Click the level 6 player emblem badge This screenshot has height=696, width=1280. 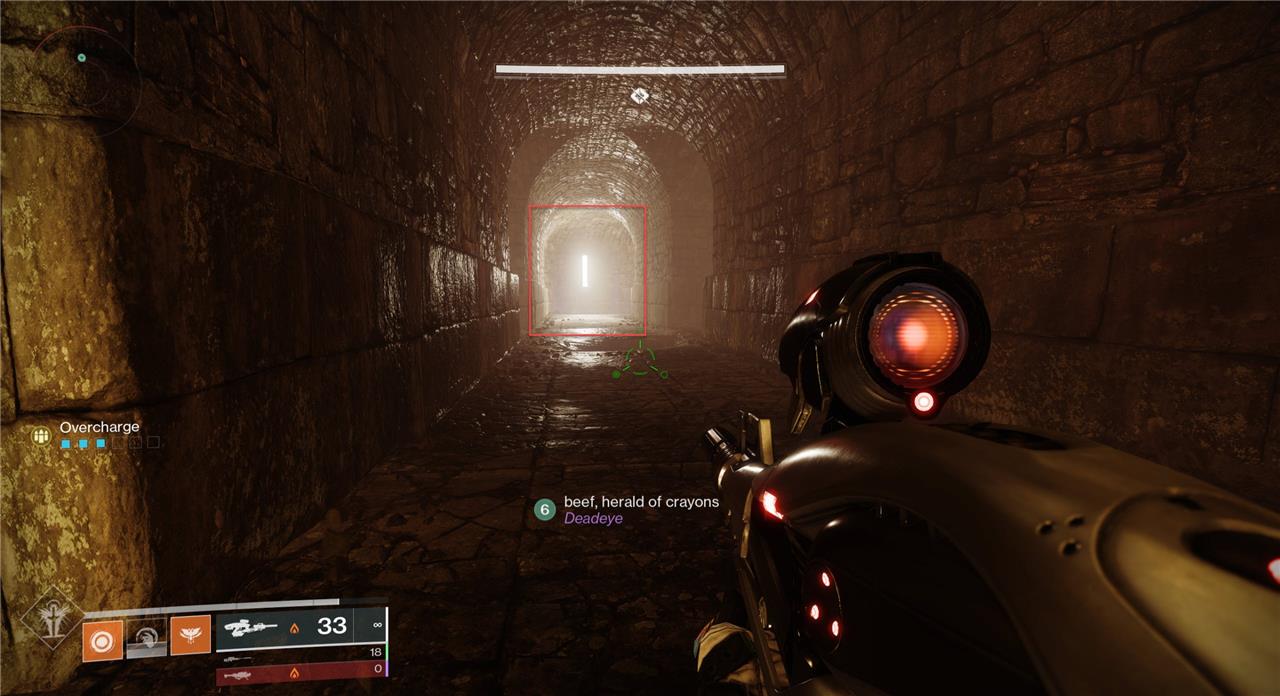tap(545, 509)
